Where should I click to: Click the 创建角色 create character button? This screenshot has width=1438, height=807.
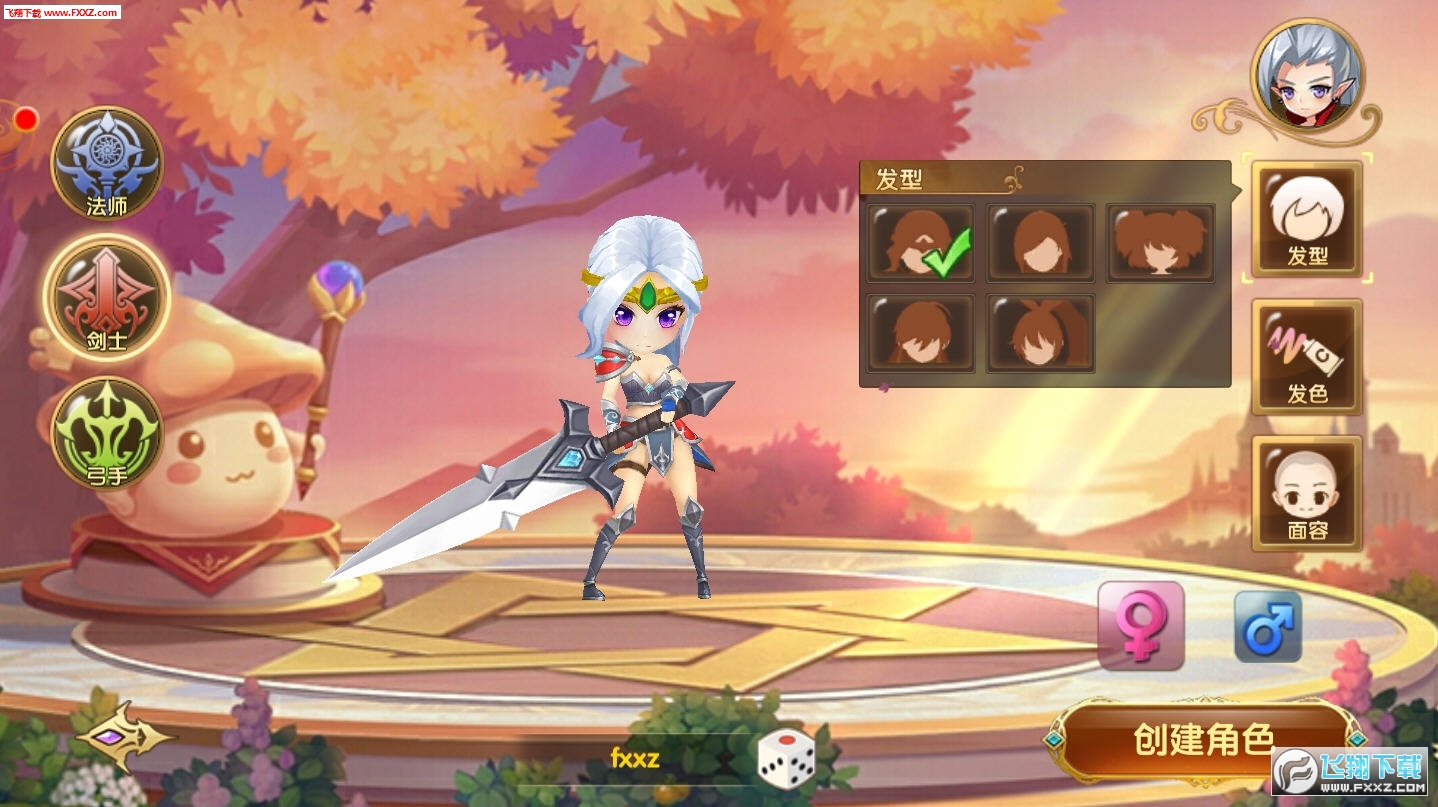1203,741
